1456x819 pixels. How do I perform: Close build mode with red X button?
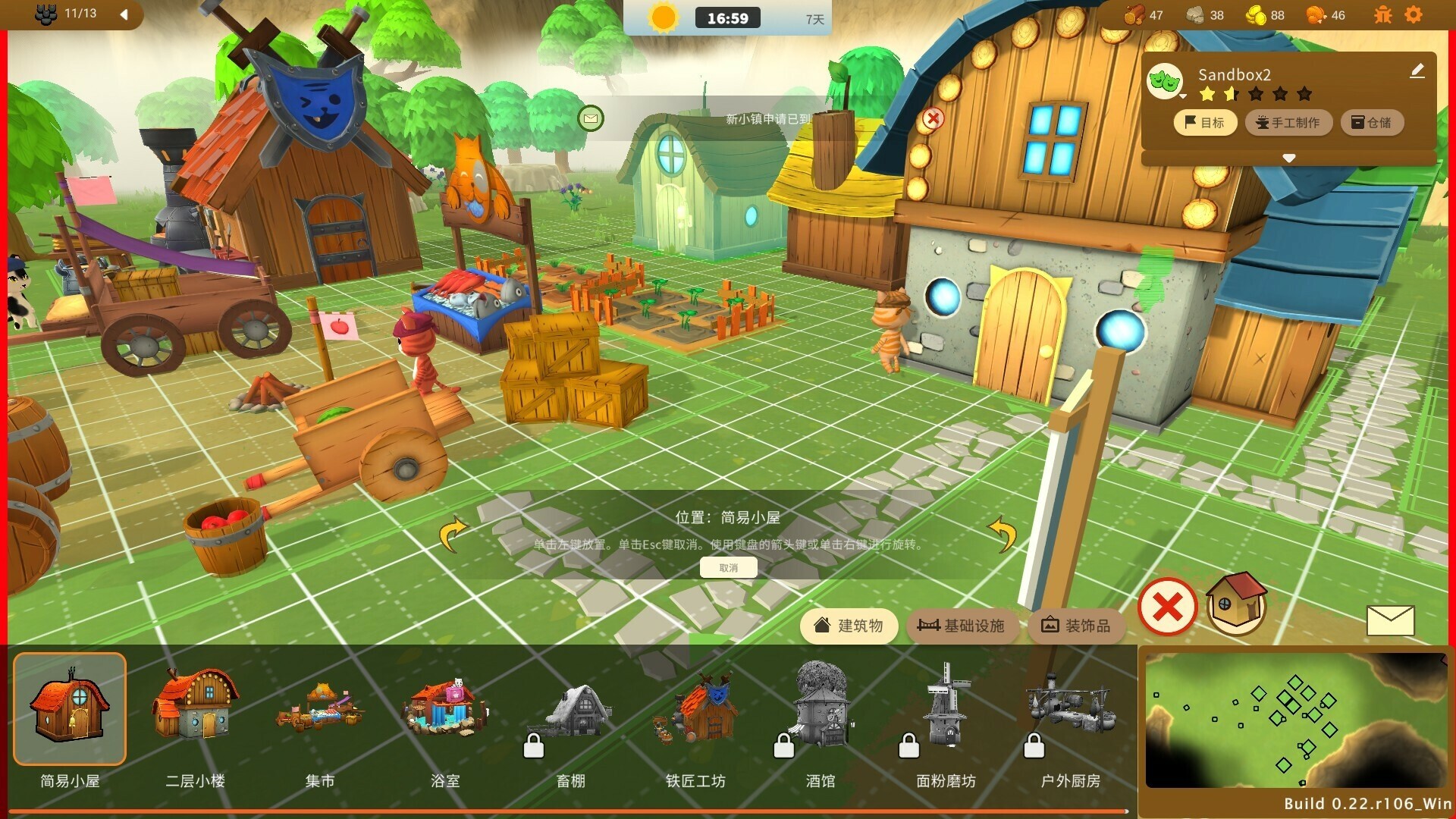(1167, 607)
